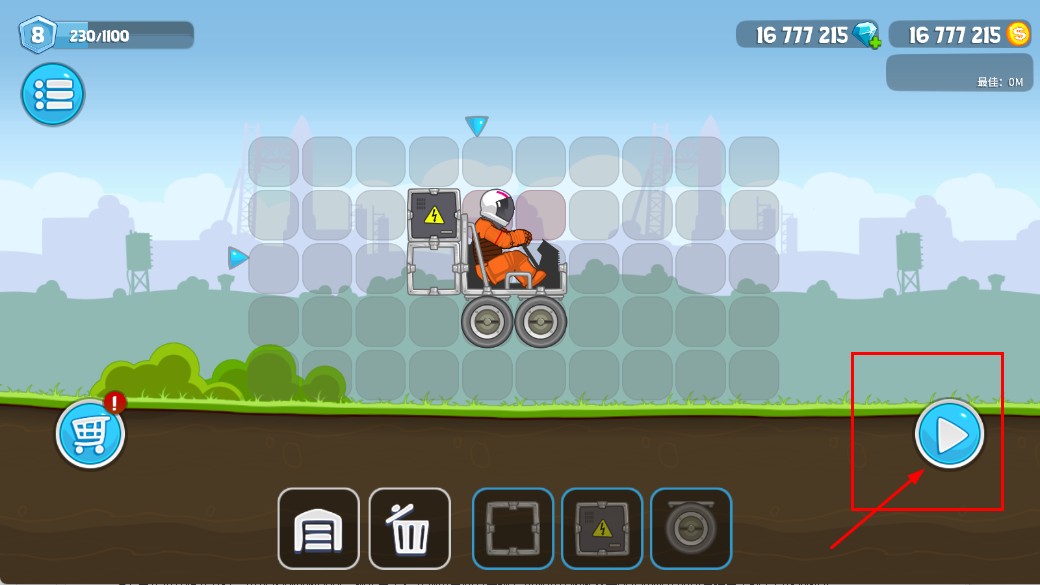Open the shop cart button
Screen dimensions: 1040x585
coord(90,434)
